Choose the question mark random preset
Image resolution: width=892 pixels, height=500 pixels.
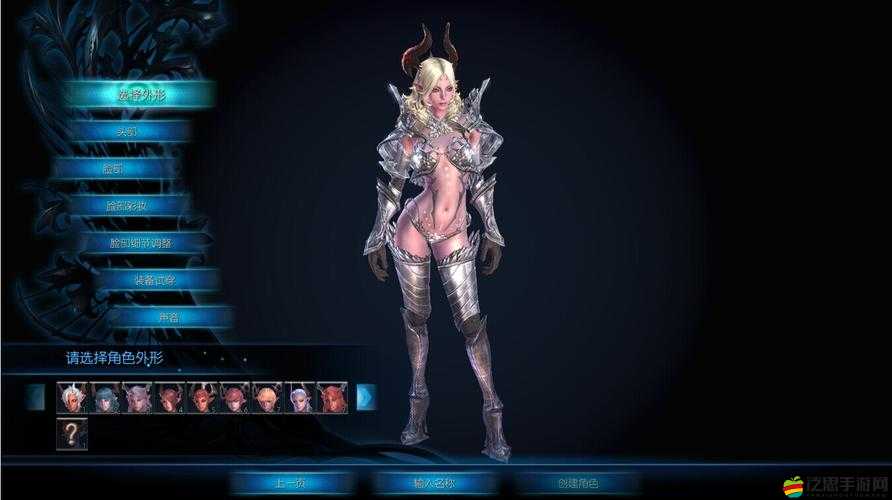pos(73,434)
